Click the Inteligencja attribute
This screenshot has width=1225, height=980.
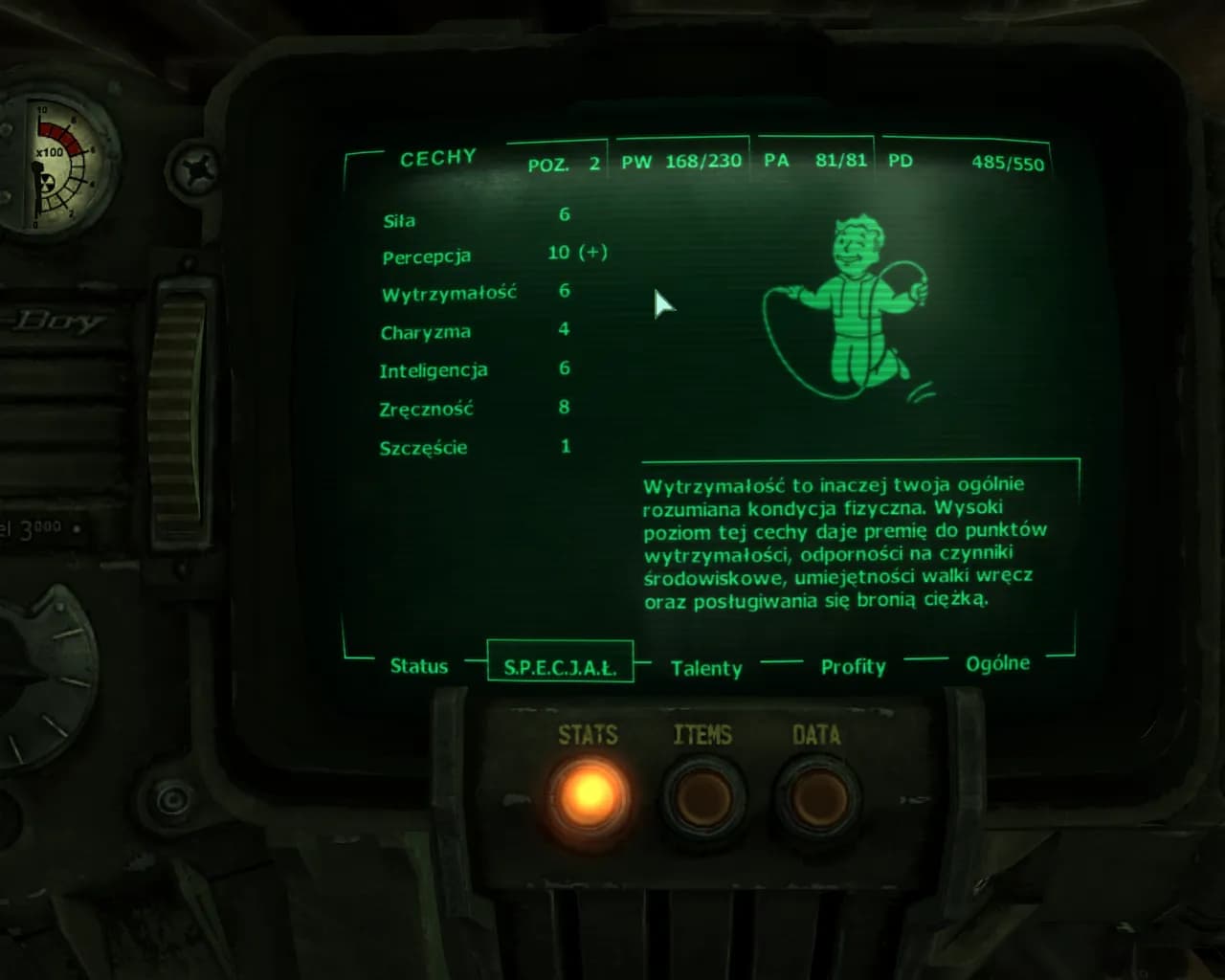tap(433, 370)
